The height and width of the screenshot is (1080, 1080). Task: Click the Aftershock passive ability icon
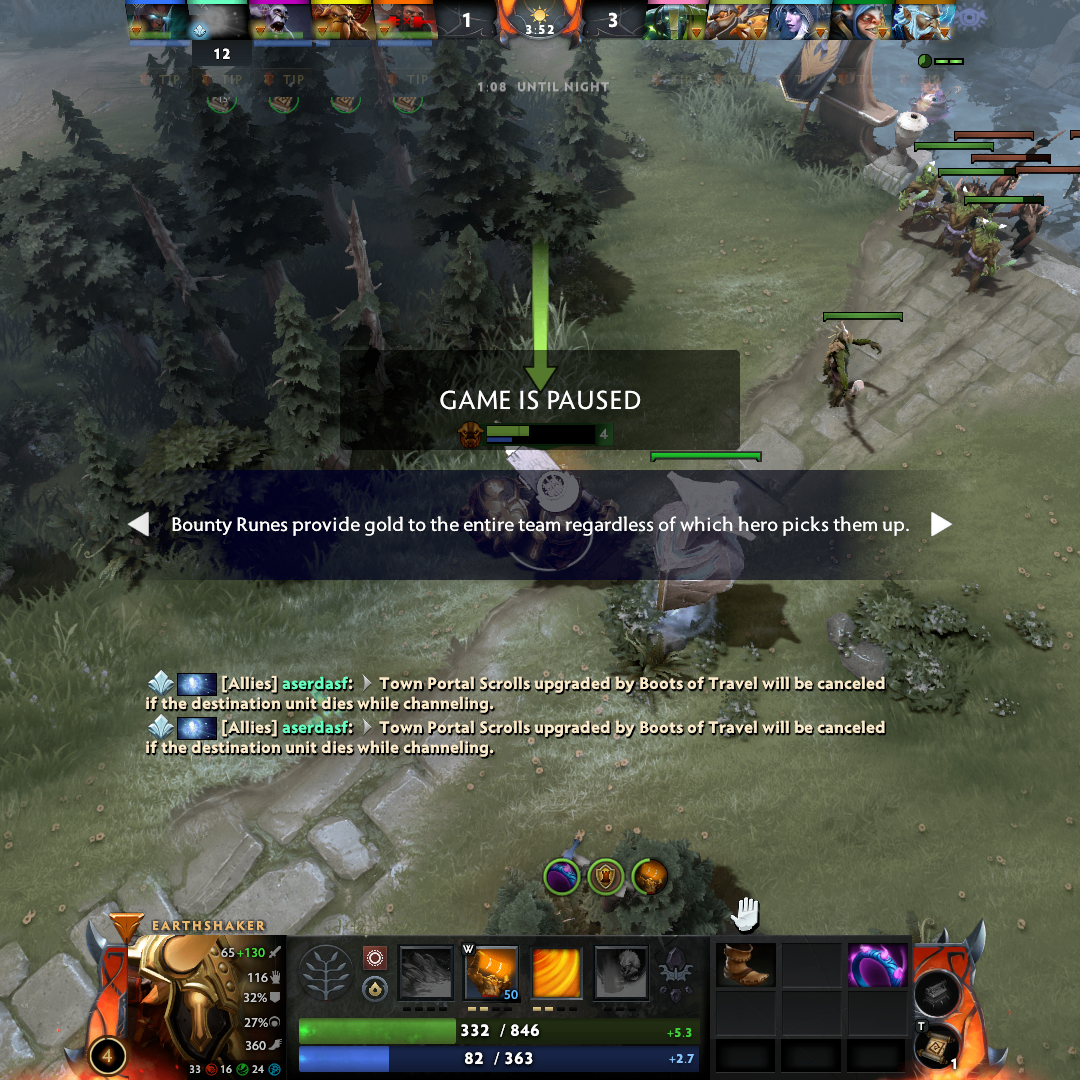click(x=556, y=974)
